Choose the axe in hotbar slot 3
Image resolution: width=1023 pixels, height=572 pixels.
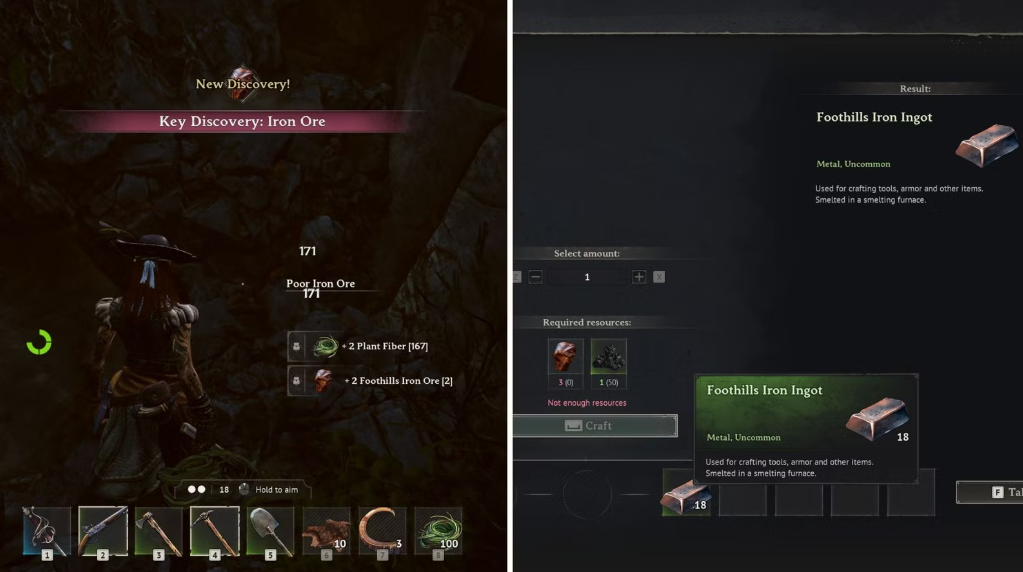click(x=158, y=530)
